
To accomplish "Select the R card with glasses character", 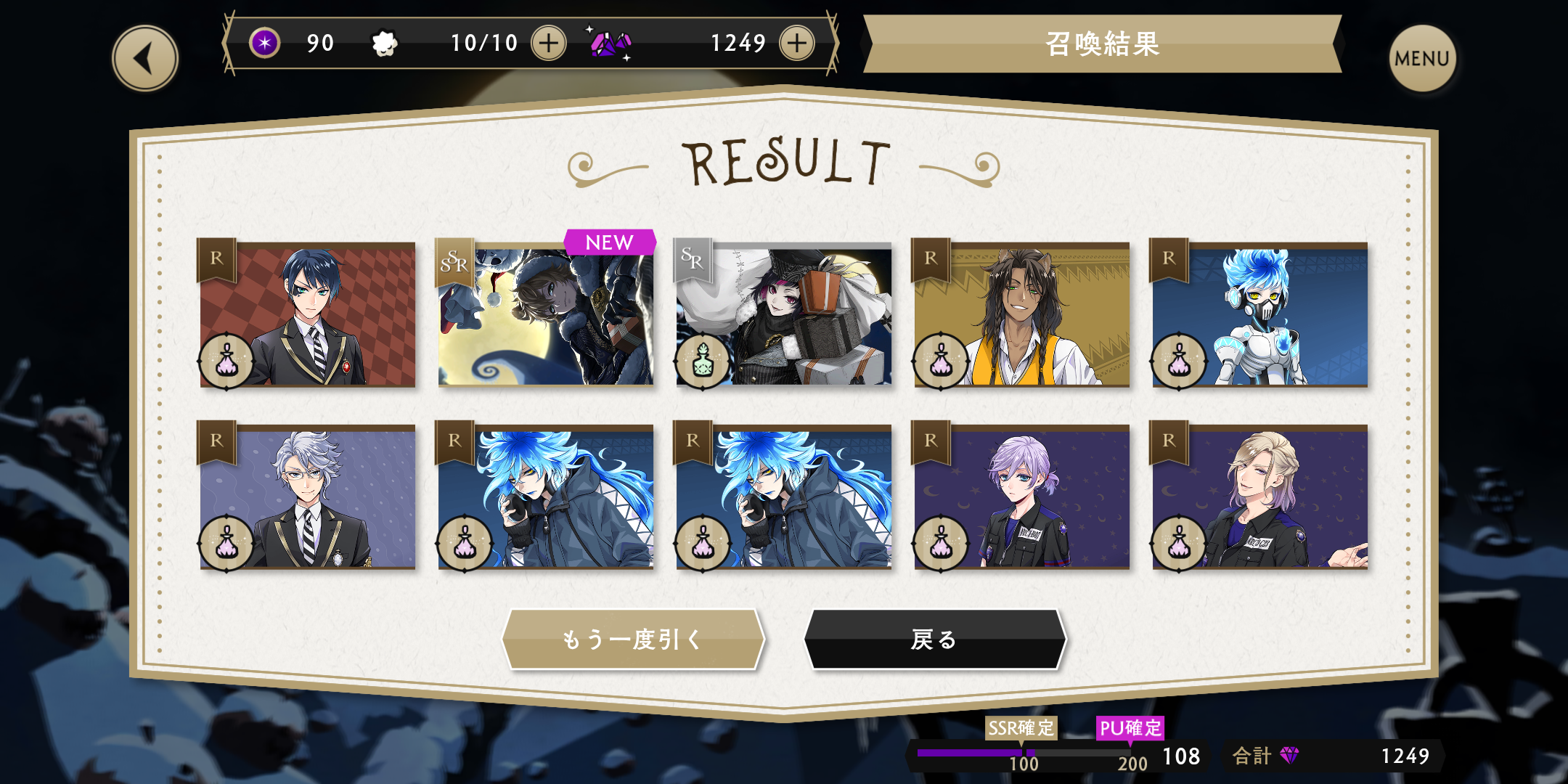I will click(x=308, y=497).
